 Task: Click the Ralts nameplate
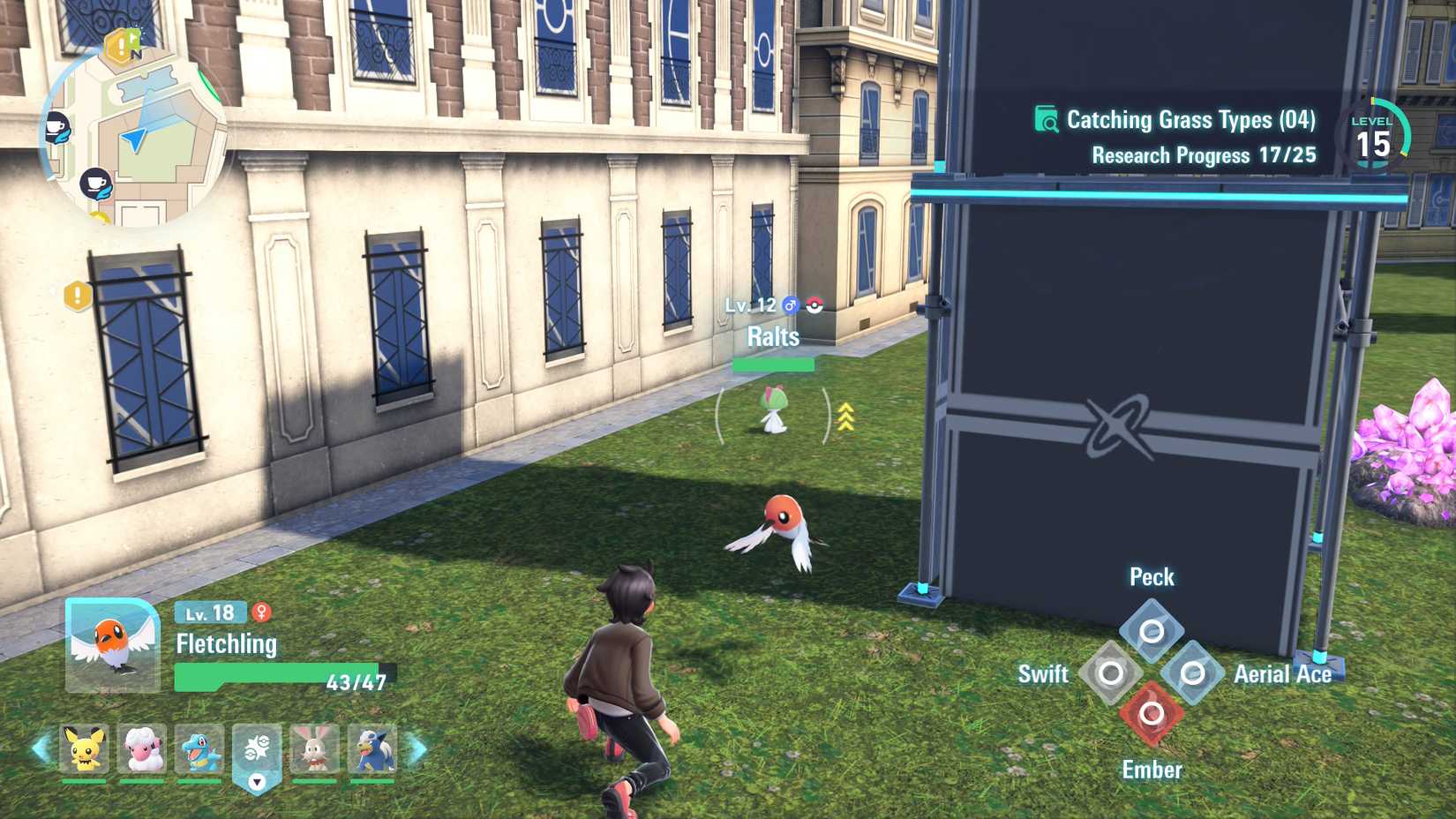772,337
